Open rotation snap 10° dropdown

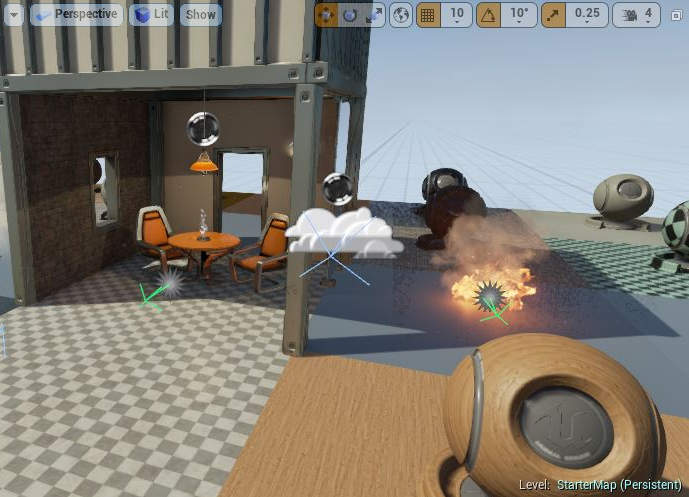coord(519,15)
